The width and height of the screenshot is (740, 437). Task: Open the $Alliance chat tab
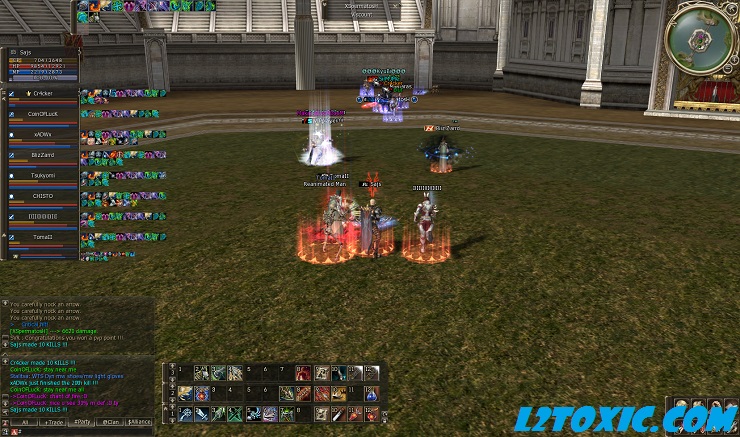(x=140, y=423)
